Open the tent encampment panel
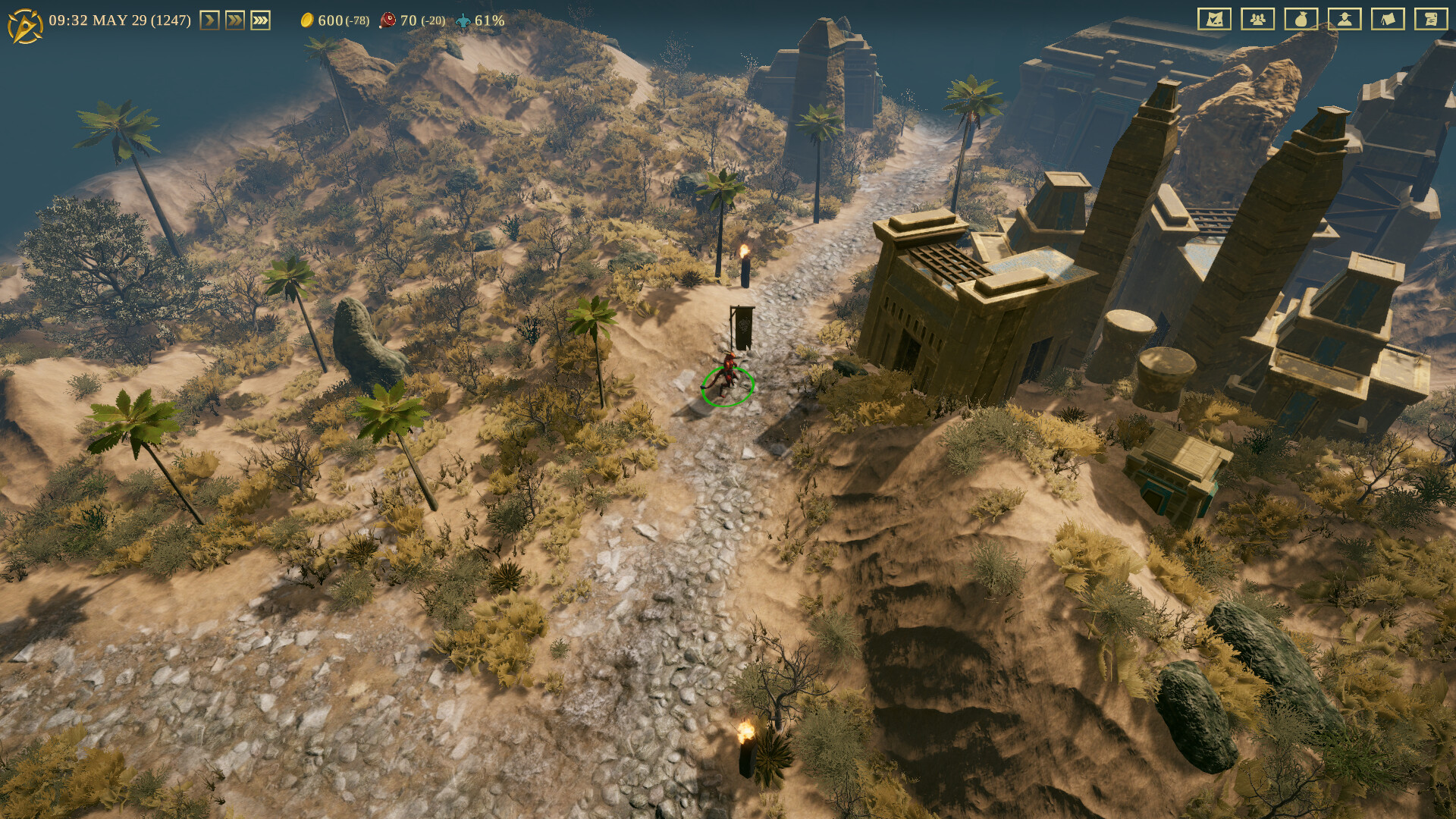 [1388, 20]
